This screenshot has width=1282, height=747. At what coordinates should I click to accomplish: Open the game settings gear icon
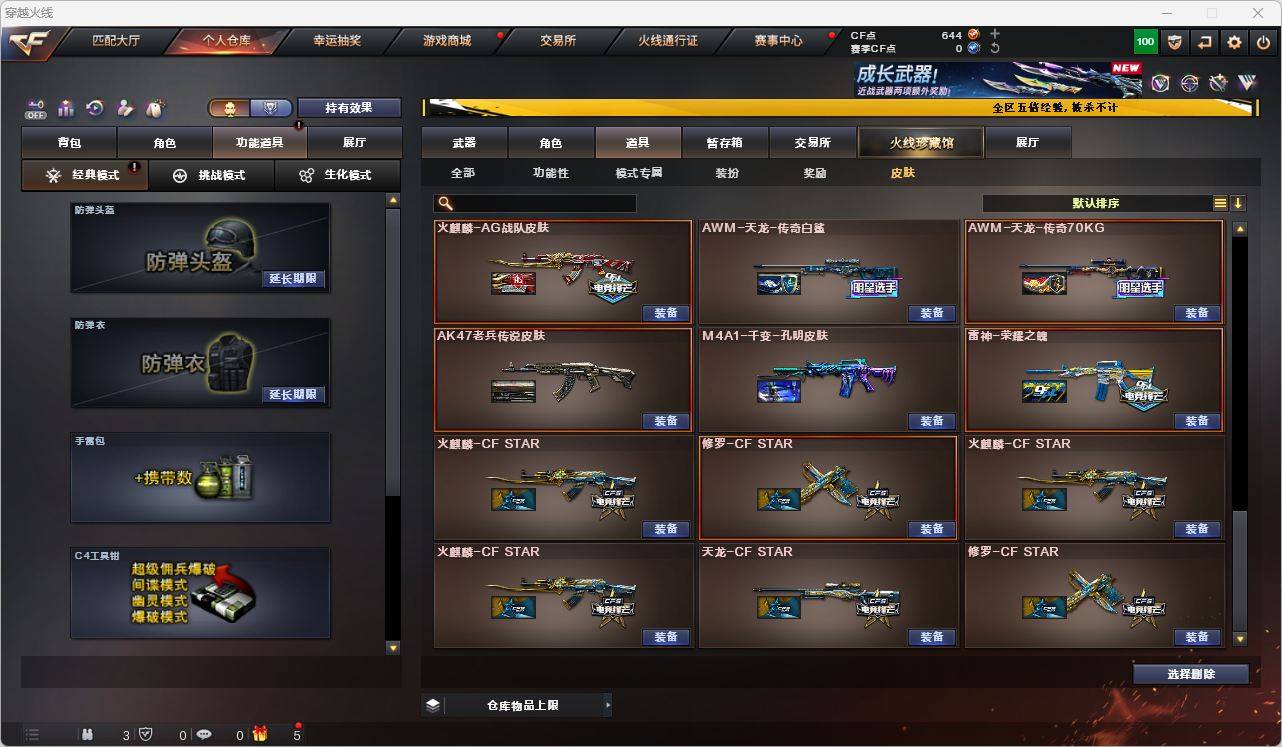click(1232, 42)
